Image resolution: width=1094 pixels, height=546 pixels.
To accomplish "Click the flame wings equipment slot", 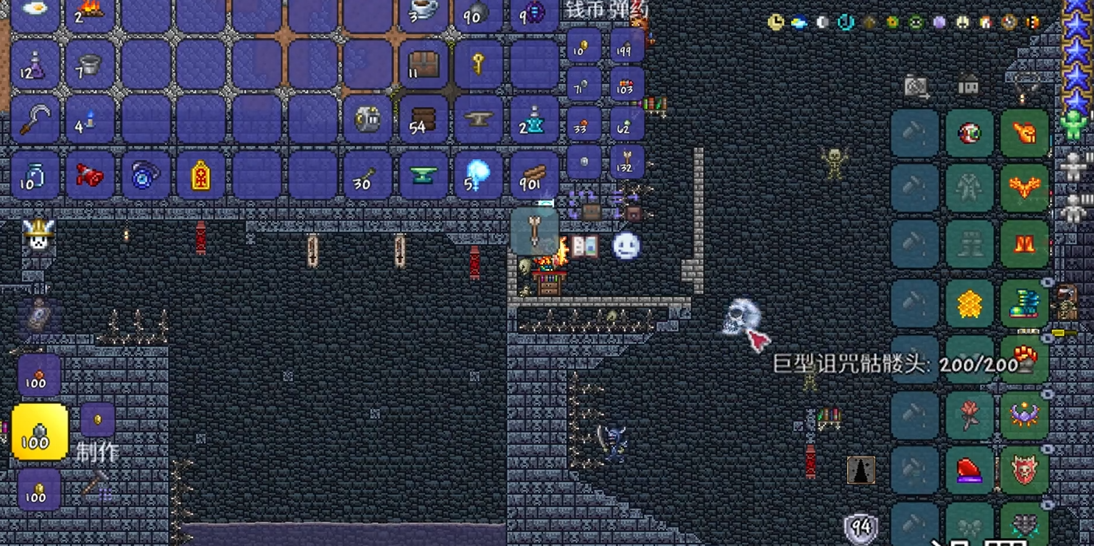I will click(x=1024, y=187).
